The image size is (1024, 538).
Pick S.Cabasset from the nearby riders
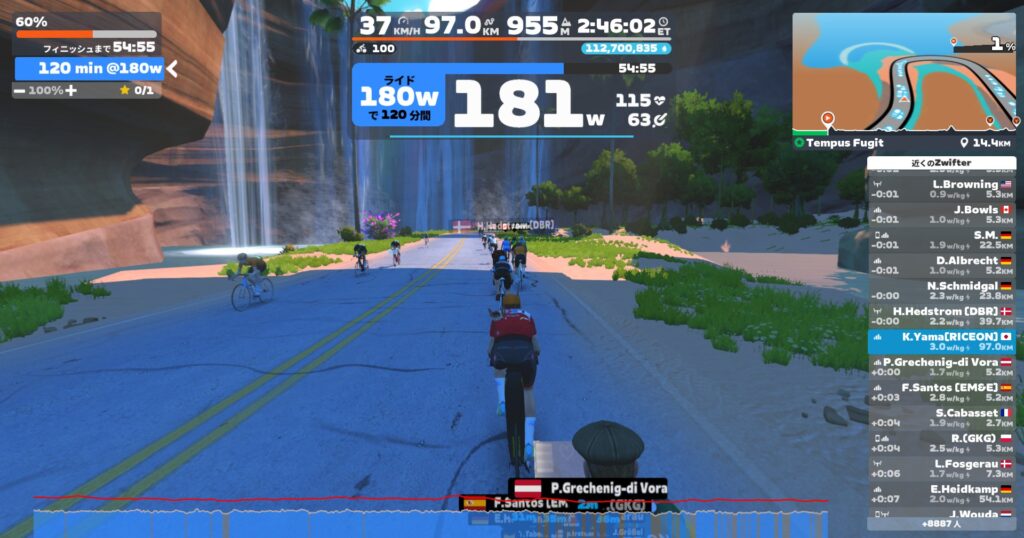tap(941, 417)
